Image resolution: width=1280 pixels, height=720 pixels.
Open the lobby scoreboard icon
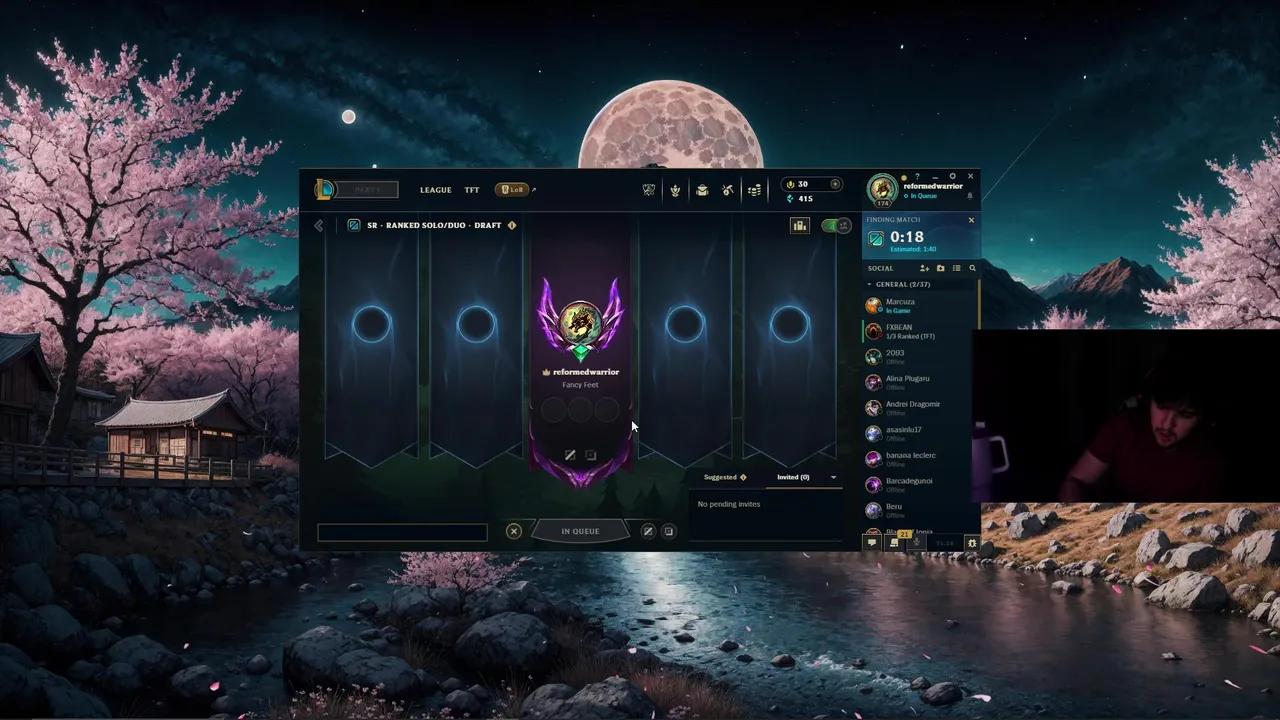[x=800, y=225]
